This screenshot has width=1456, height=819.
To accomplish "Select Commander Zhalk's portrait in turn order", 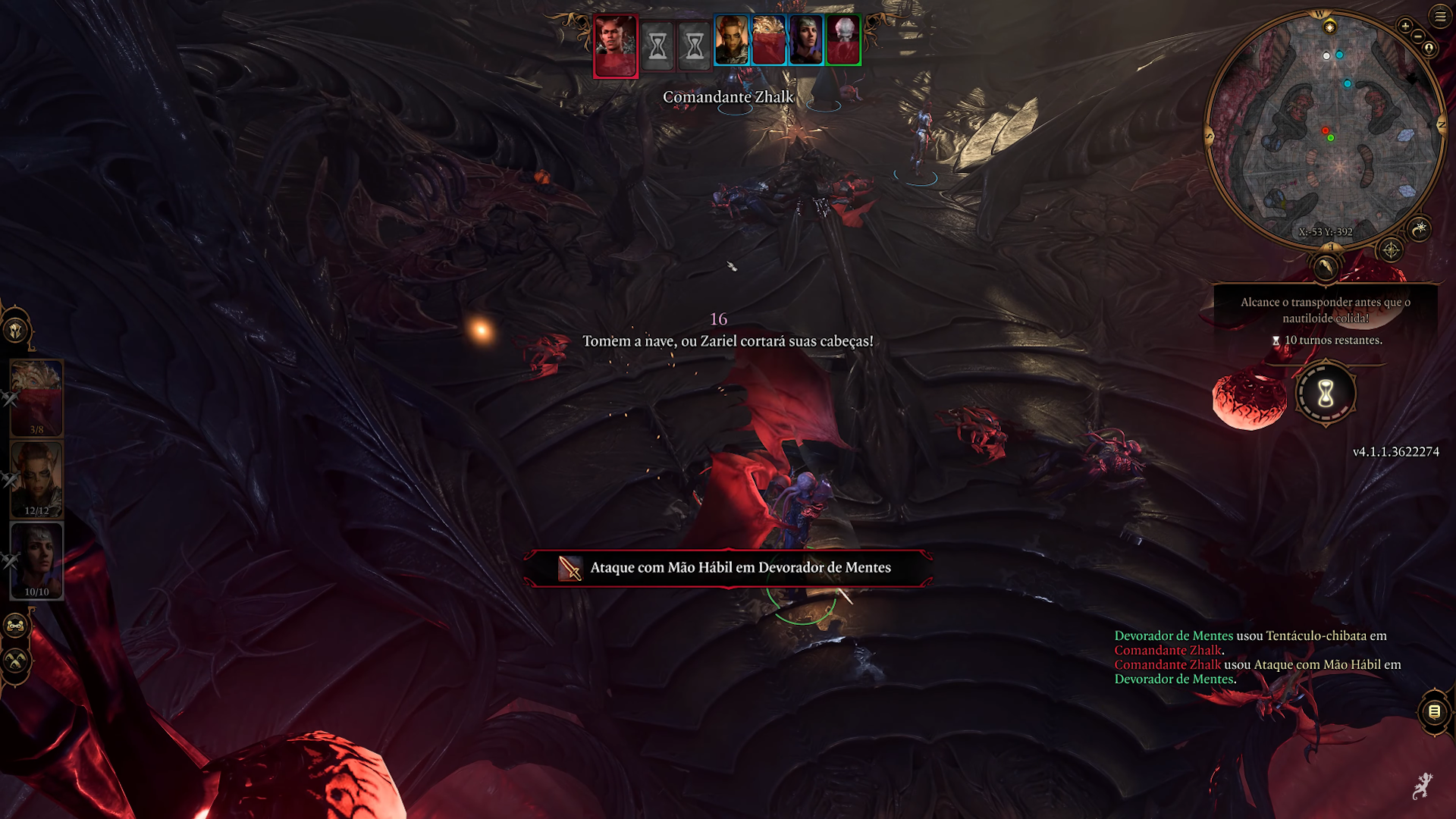I will pyautogui.click(x=615, y=45).
